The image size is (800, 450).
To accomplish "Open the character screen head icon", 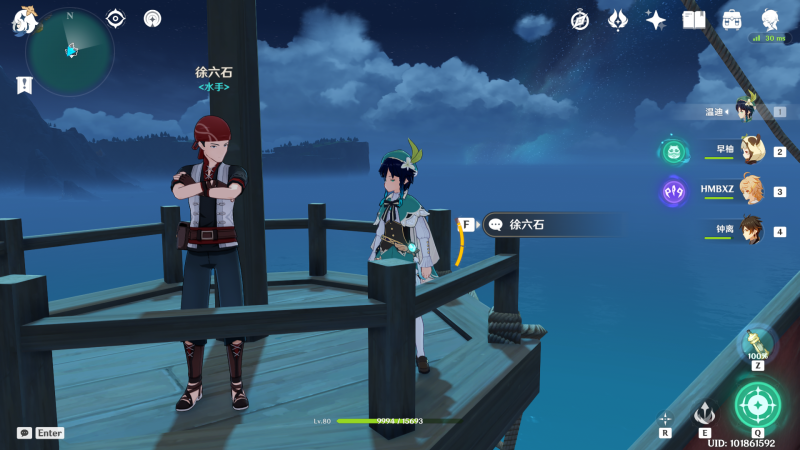I will [x=770, y=19].
